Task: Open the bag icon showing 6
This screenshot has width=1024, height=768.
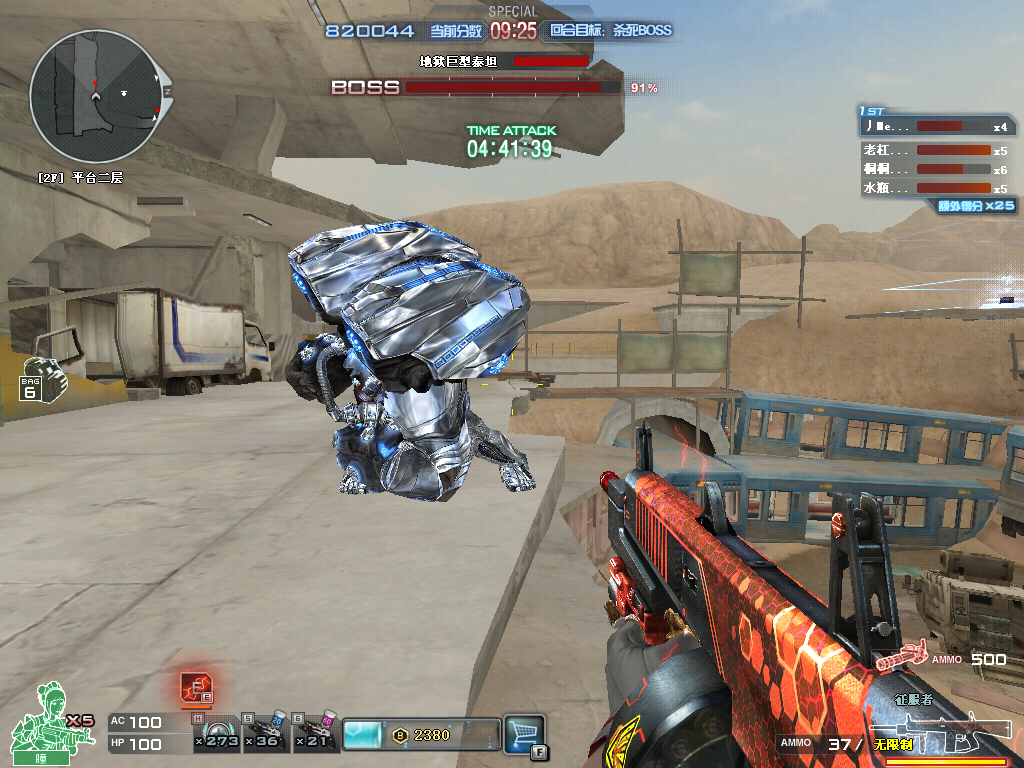Action: click(38, 379)
